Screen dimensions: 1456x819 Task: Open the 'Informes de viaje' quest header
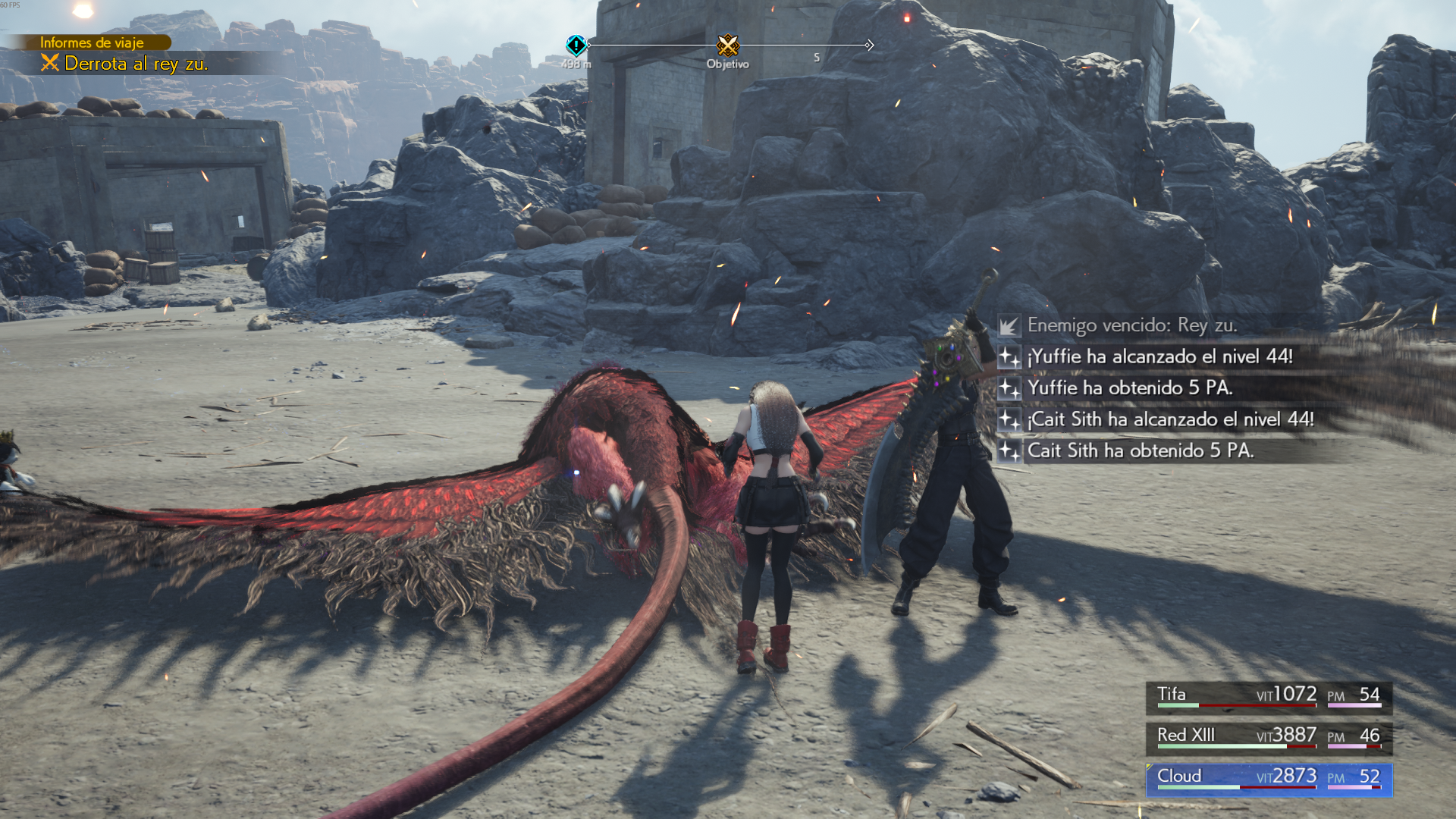coord(92,42)
